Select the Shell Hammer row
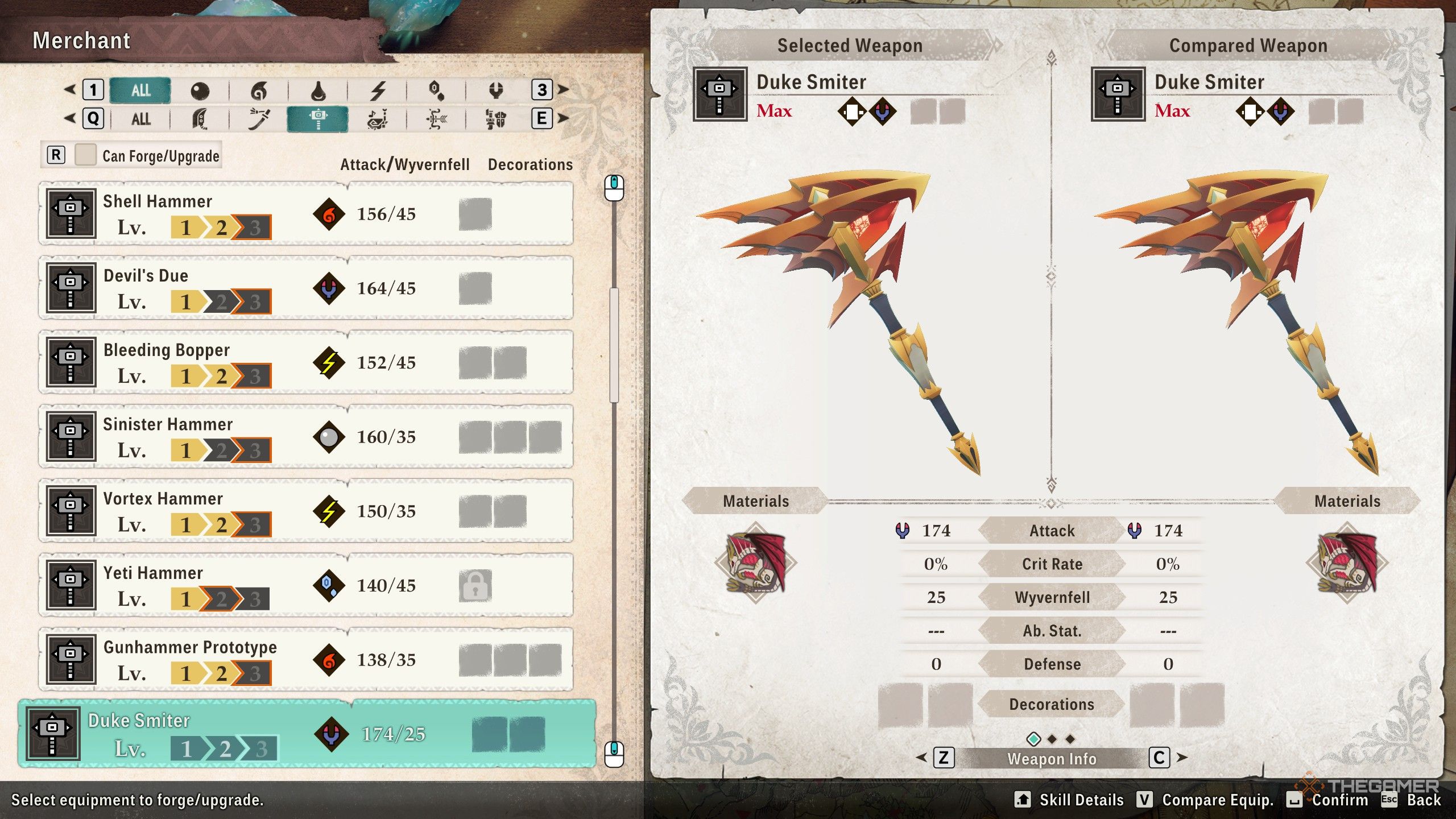 (x=306, y=214)
